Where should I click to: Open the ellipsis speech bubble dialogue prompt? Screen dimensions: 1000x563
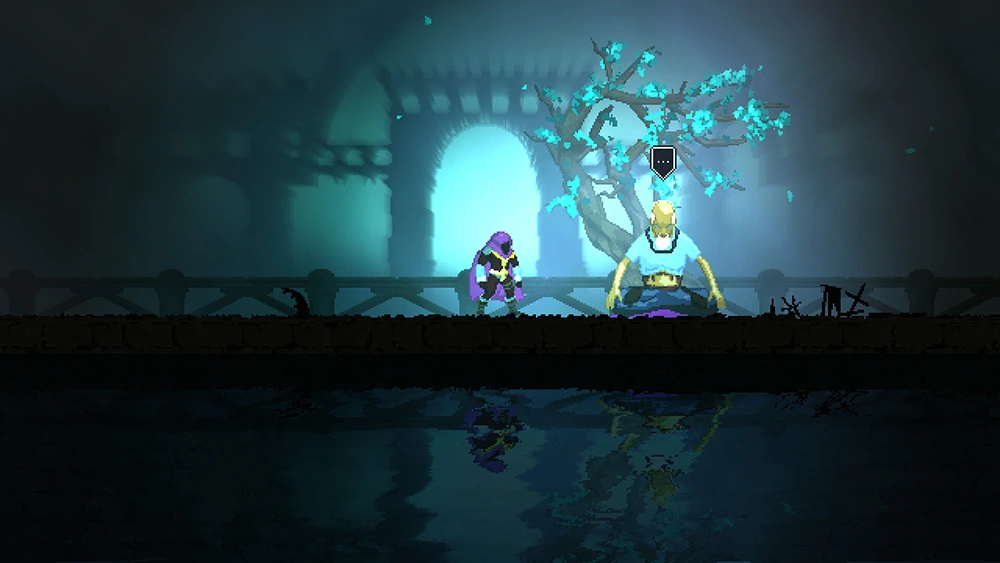coord(662,161)
